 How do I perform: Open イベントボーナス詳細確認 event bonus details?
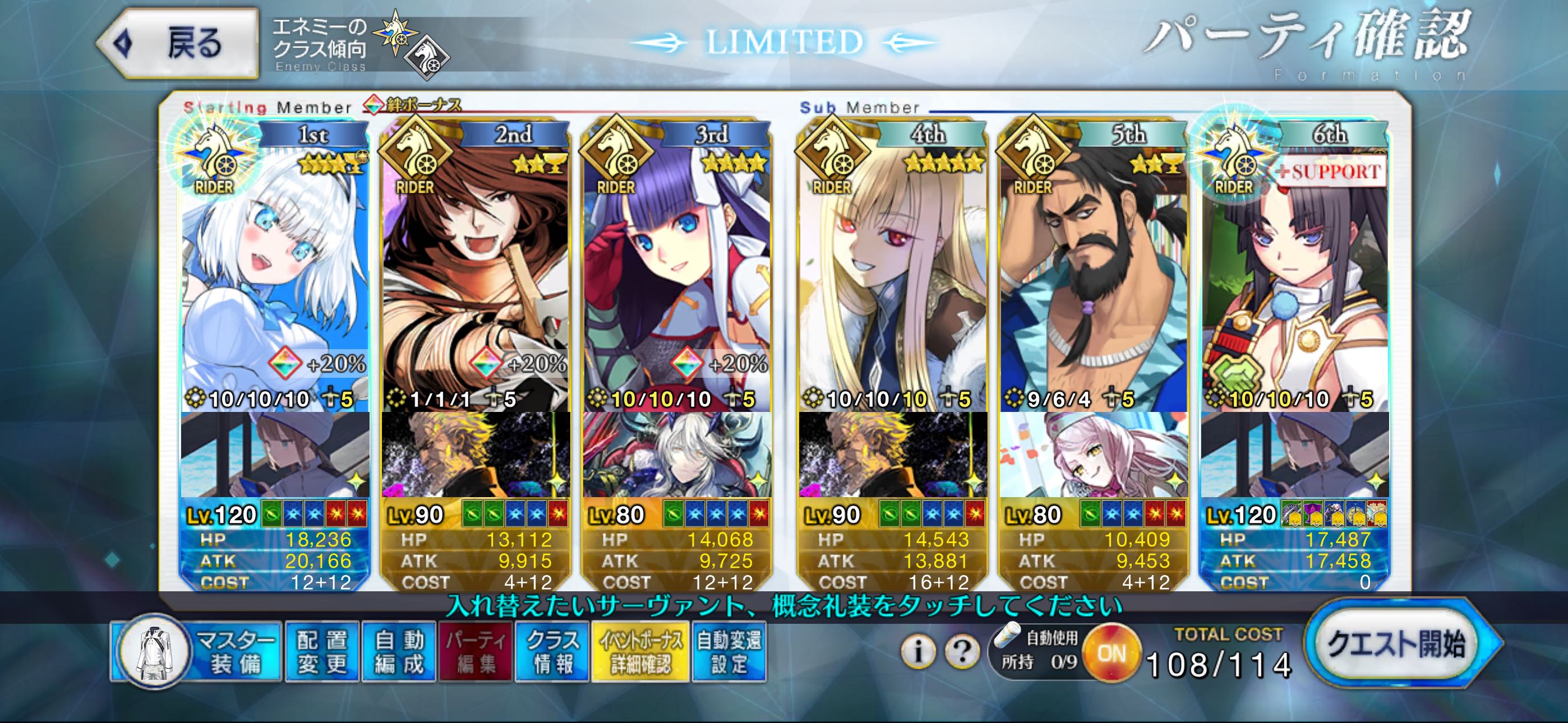coord(640,651)
